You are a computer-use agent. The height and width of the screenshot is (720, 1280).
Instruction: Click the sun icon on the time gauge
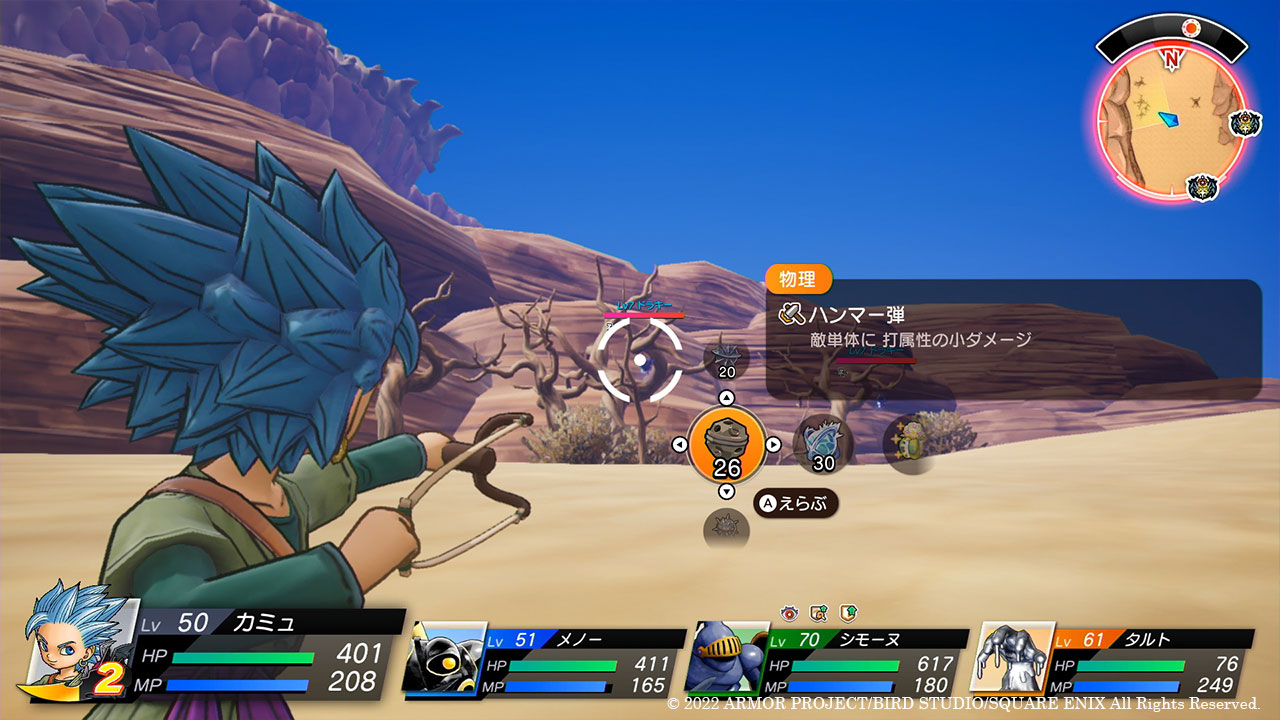click(x=1190, y=28)
